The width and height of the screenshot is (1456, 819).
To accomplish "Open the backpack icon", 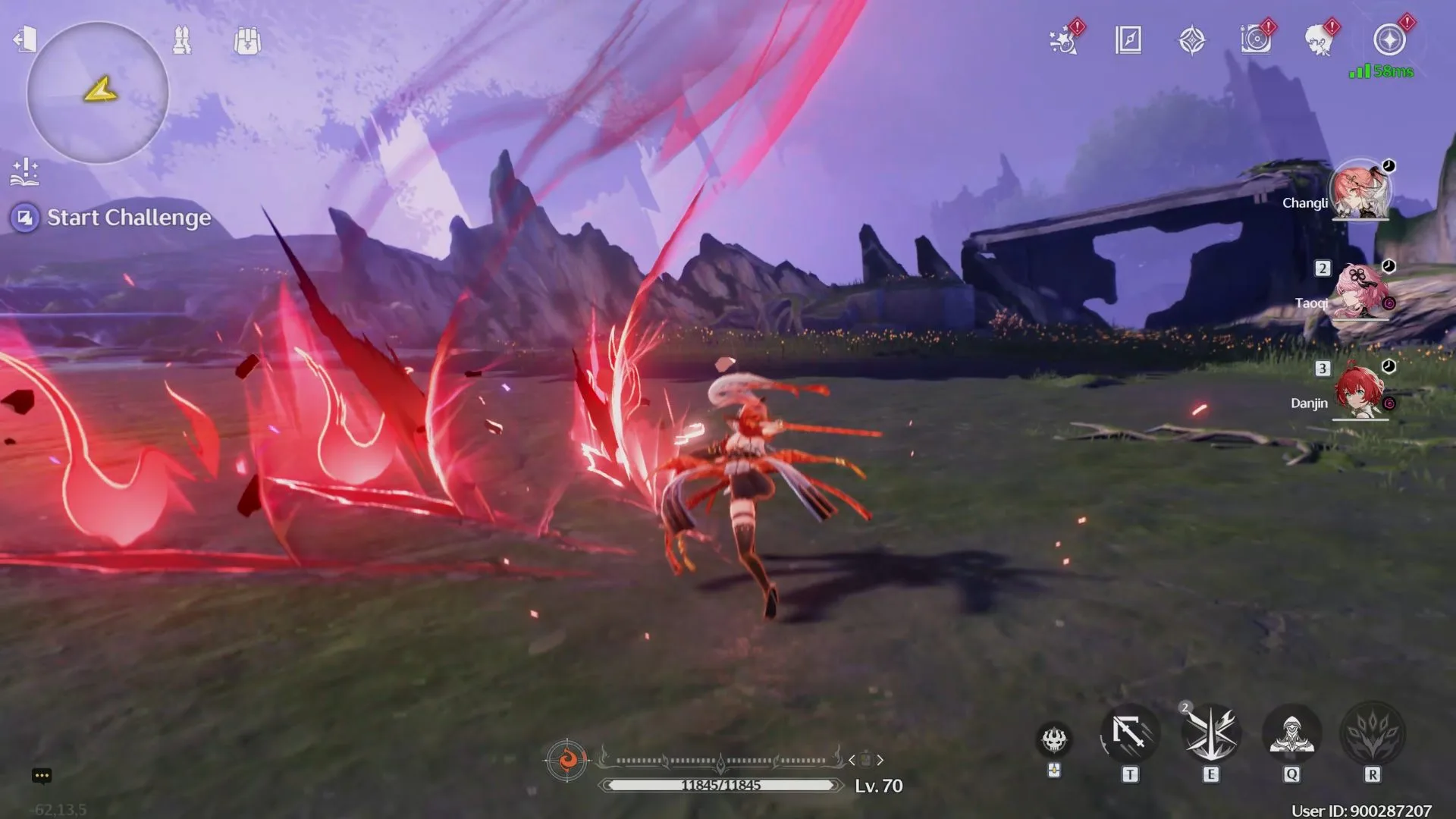I will (x=247, y=41).
